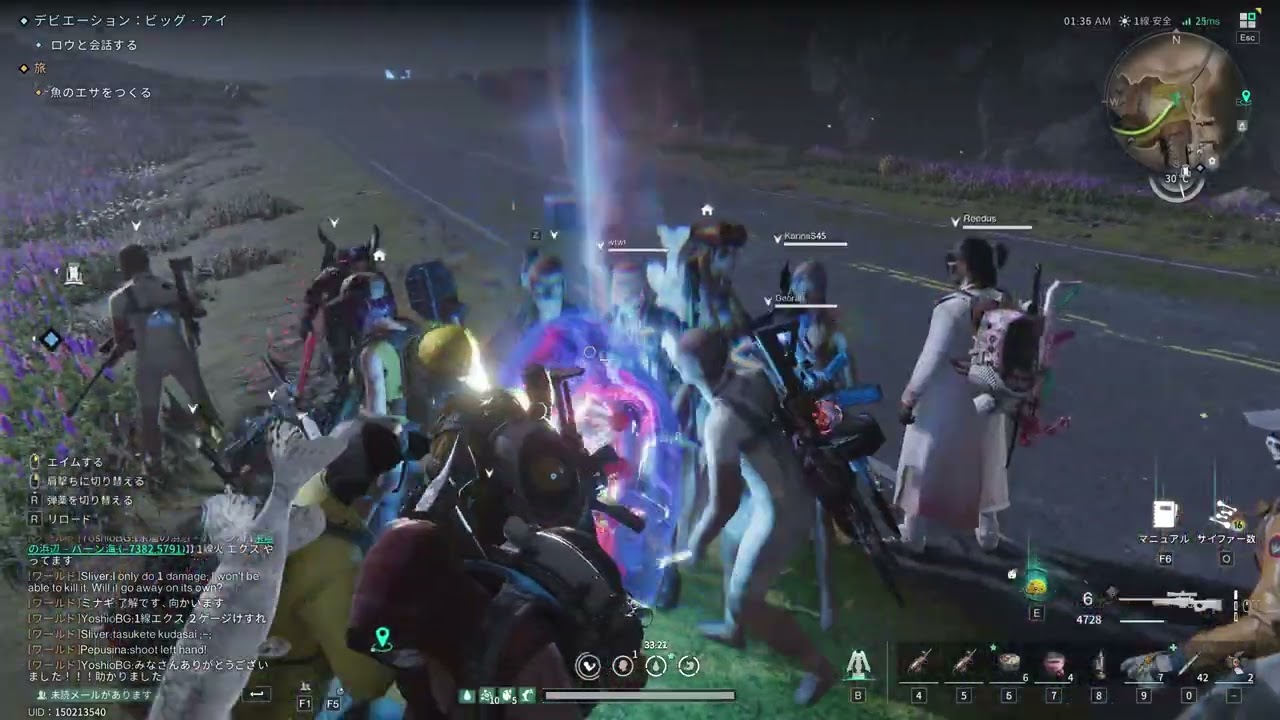The width and height of the screenshot is (1280, 720).
Task: Select the hotbar slot numbered 4
Action: pos(918,663)
